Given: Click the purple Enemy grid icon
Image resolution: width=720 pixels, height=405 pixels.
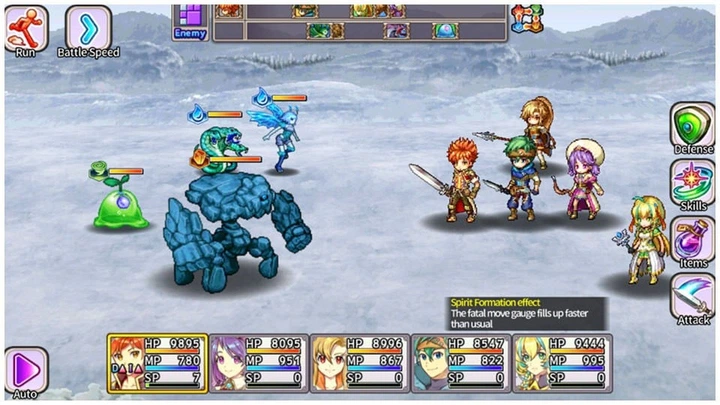Looking at the screenshot, I should pyautogui.click(x=189, y=18).
